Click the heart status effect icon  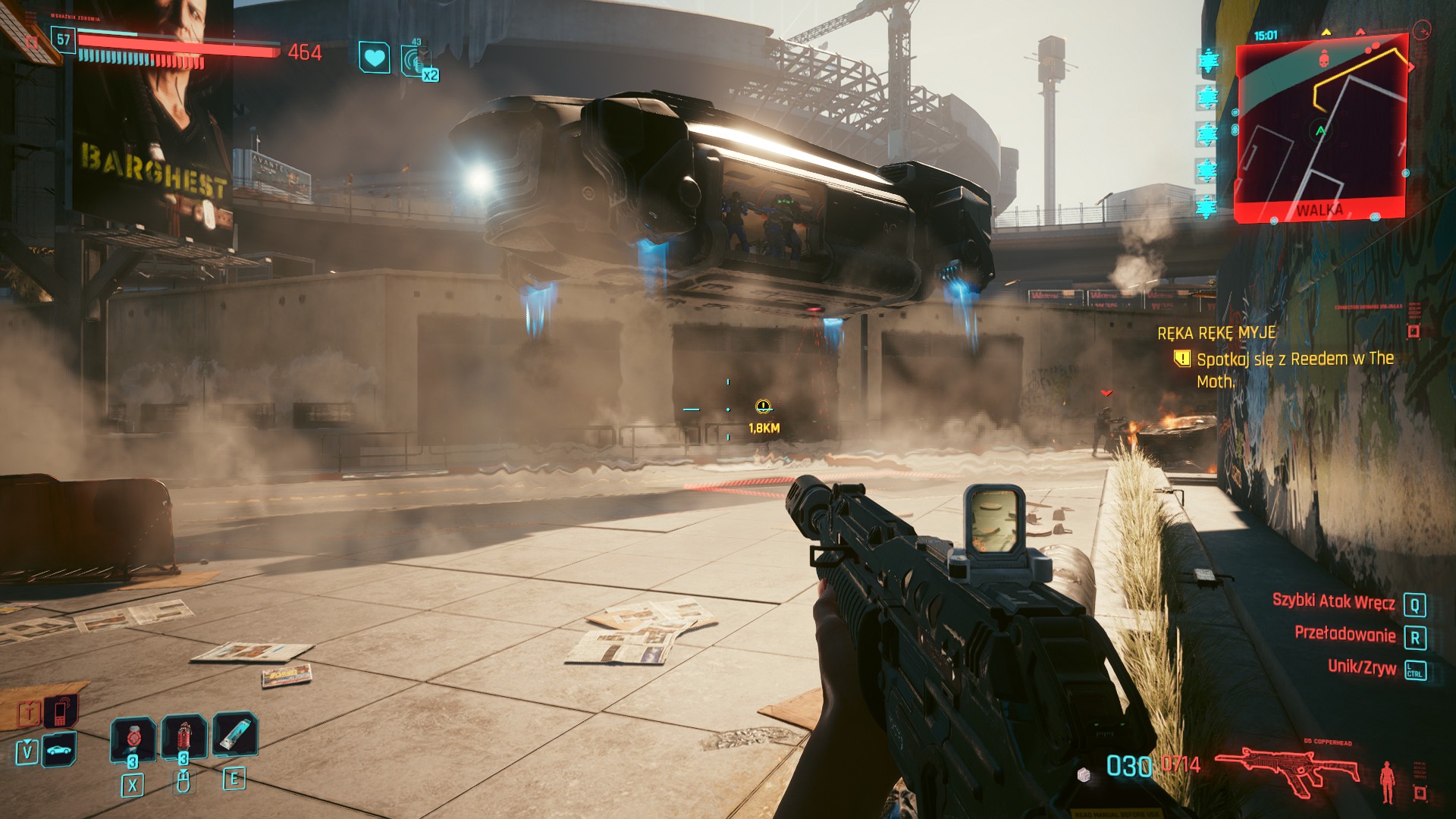pos(374,58)
